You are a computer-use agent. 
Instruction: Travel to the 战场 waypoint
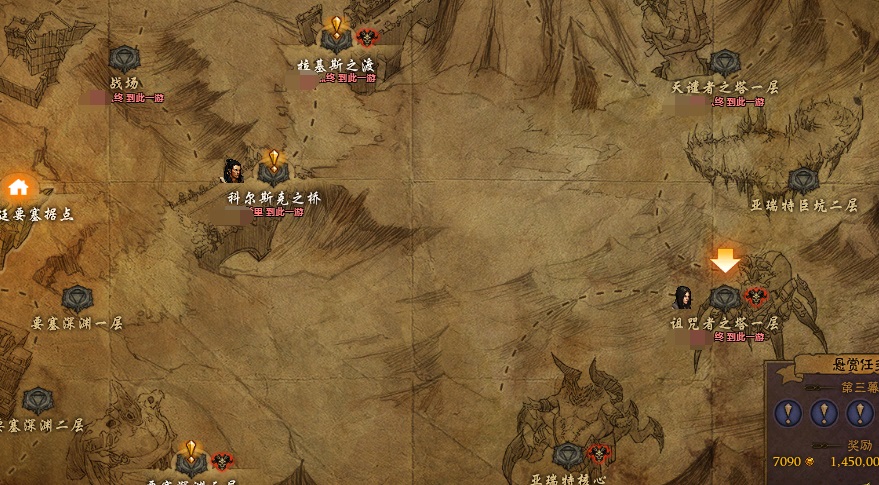(124, 58)
